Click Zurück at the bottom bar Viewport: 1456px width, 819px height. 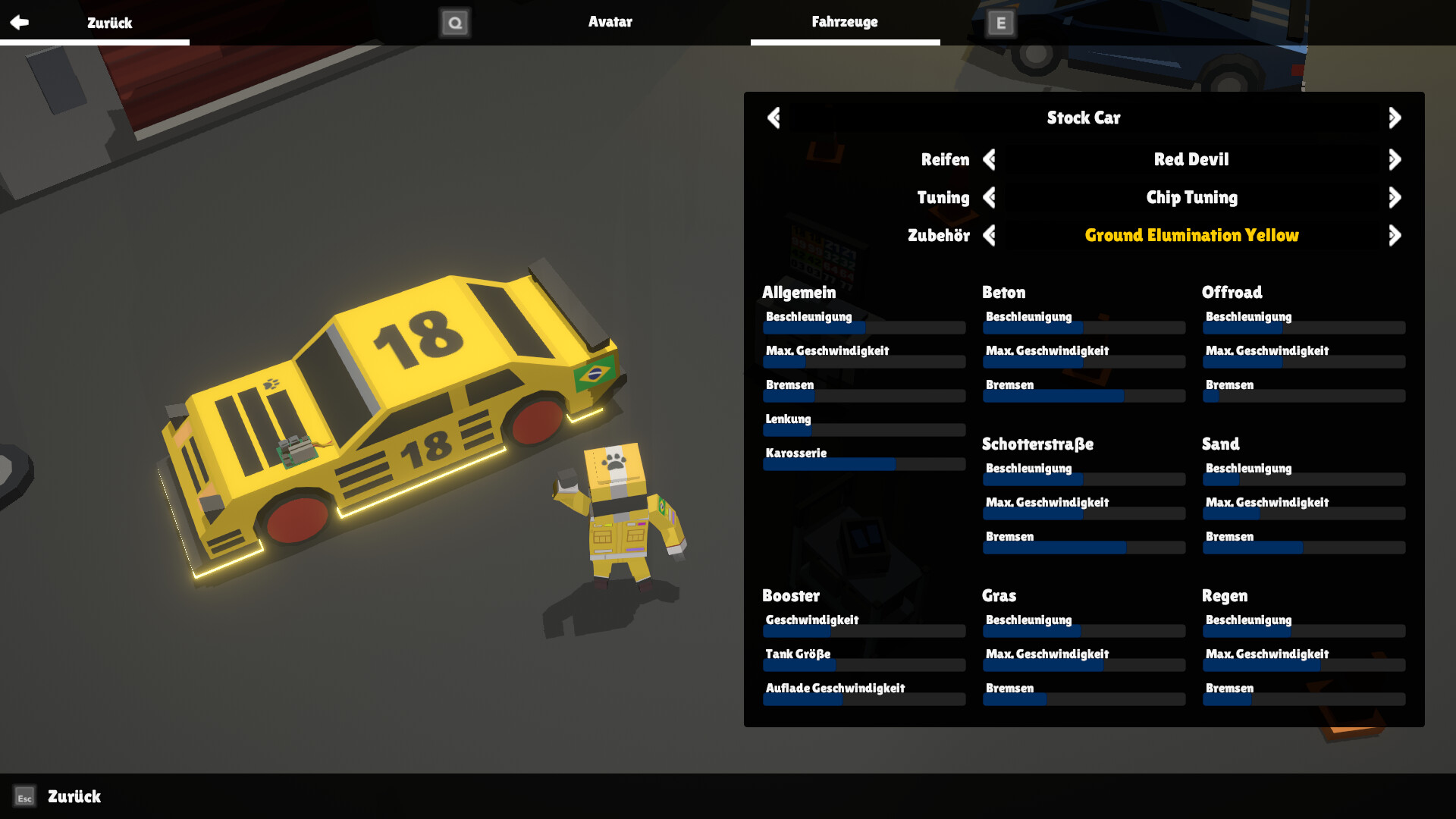coord(74,797)
